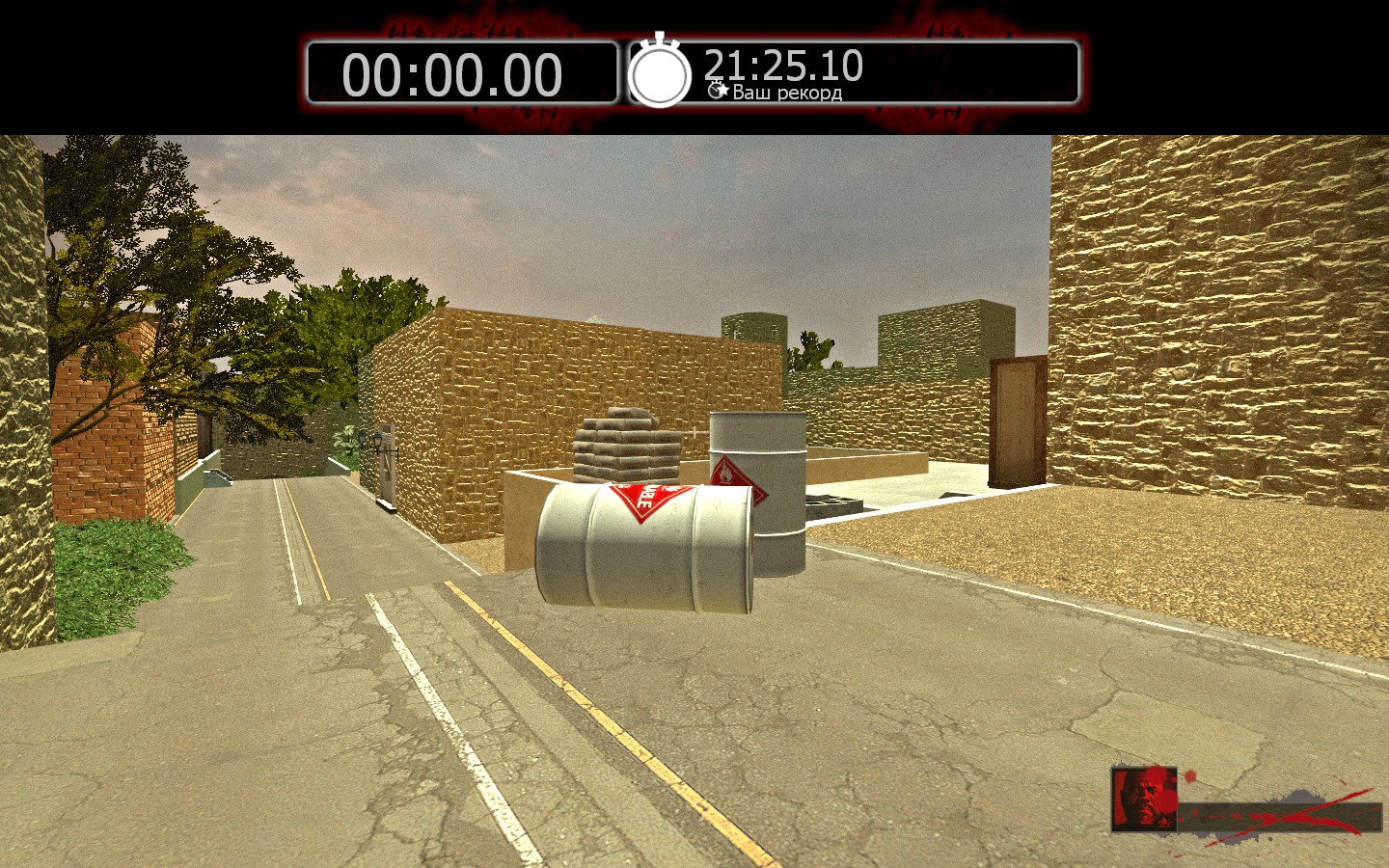Select the survivor portrait
1389x868 pixels.
tap(1144, 799)
